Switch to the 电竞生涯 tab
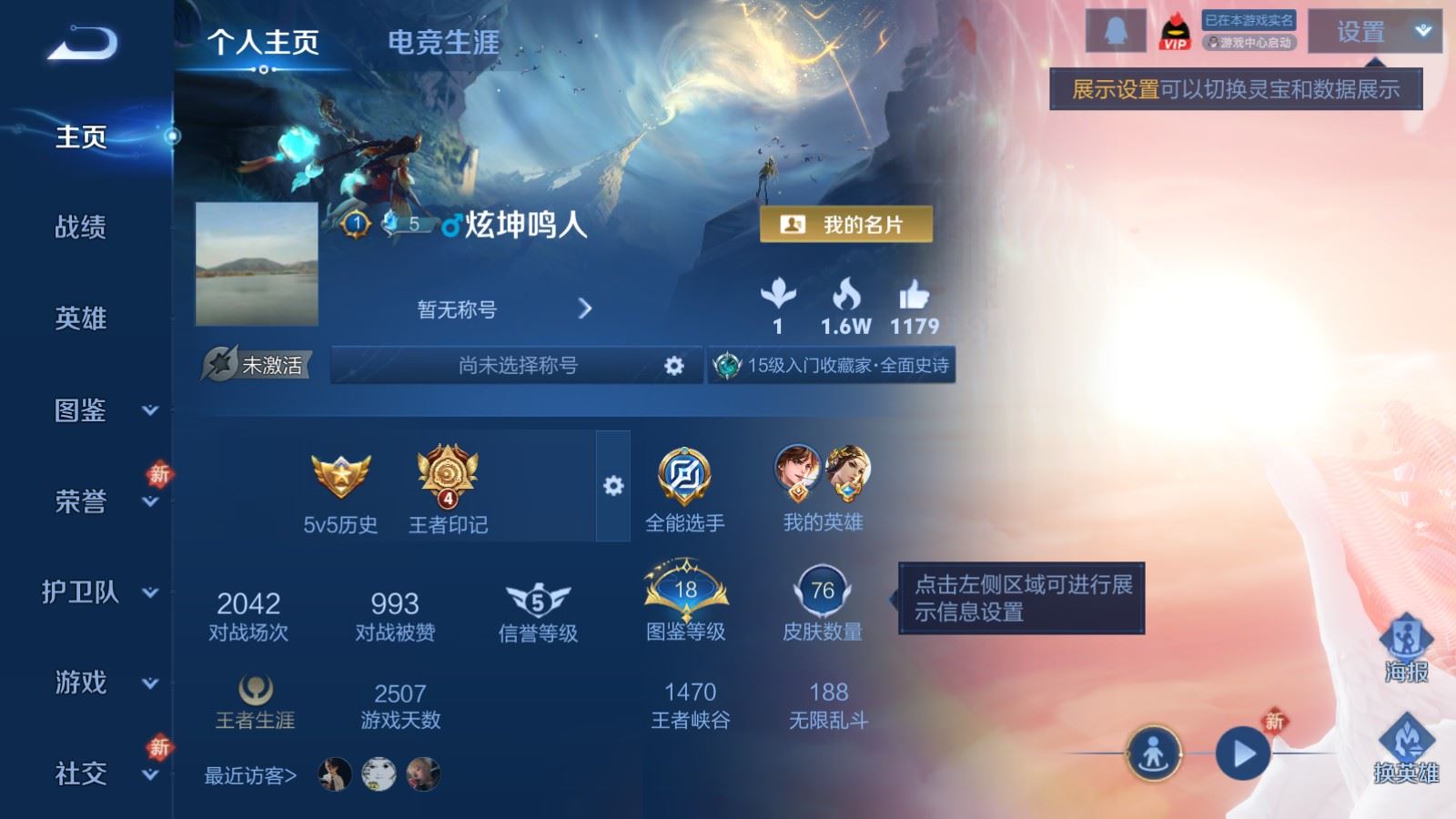This screenshot has width=1456, height=819. 443,42
